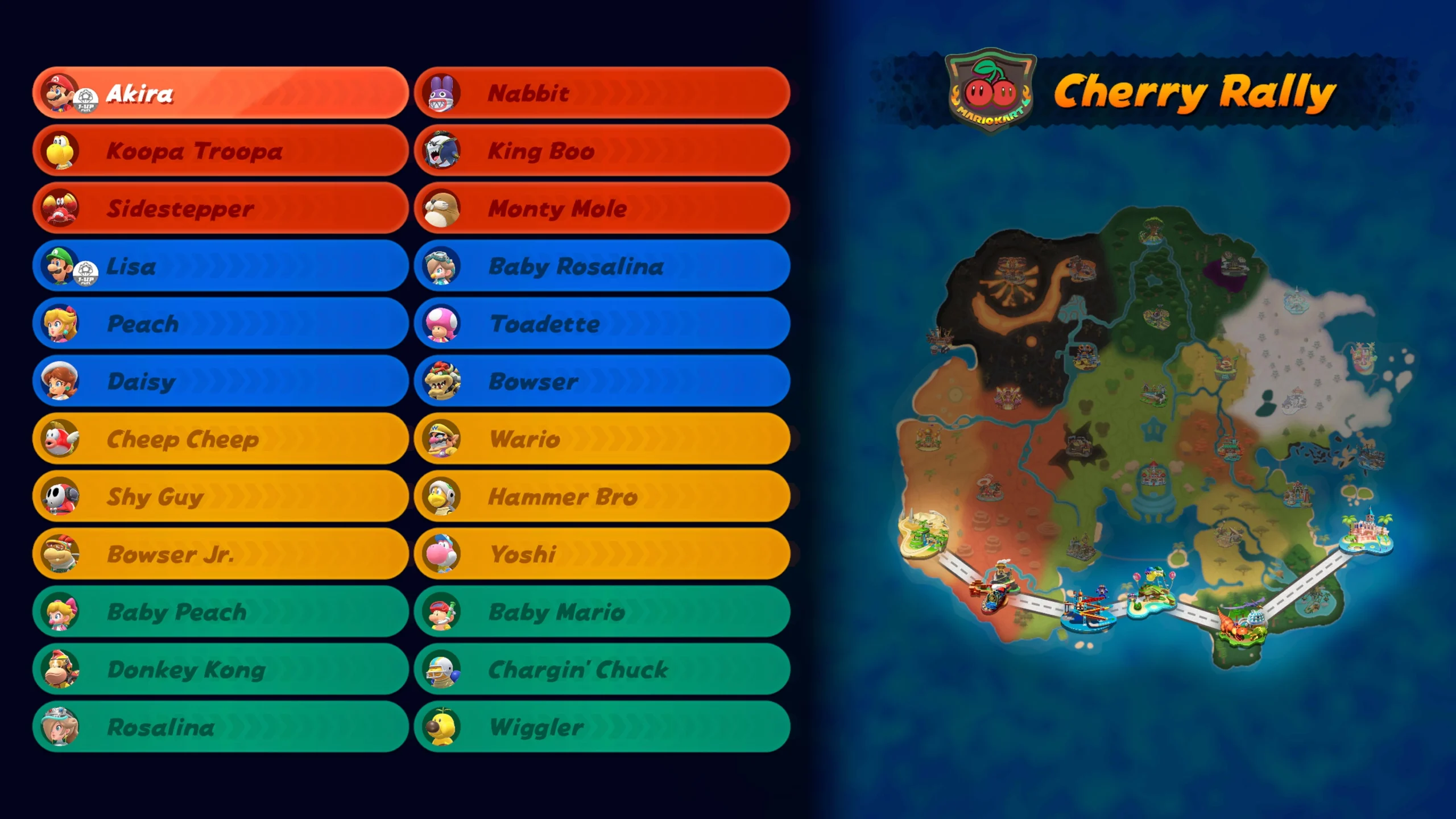Click Baby Rosalina's portrait icon
Image resolution: width=1456 pixels, height=819 pixels.
(x=442, y=266)
